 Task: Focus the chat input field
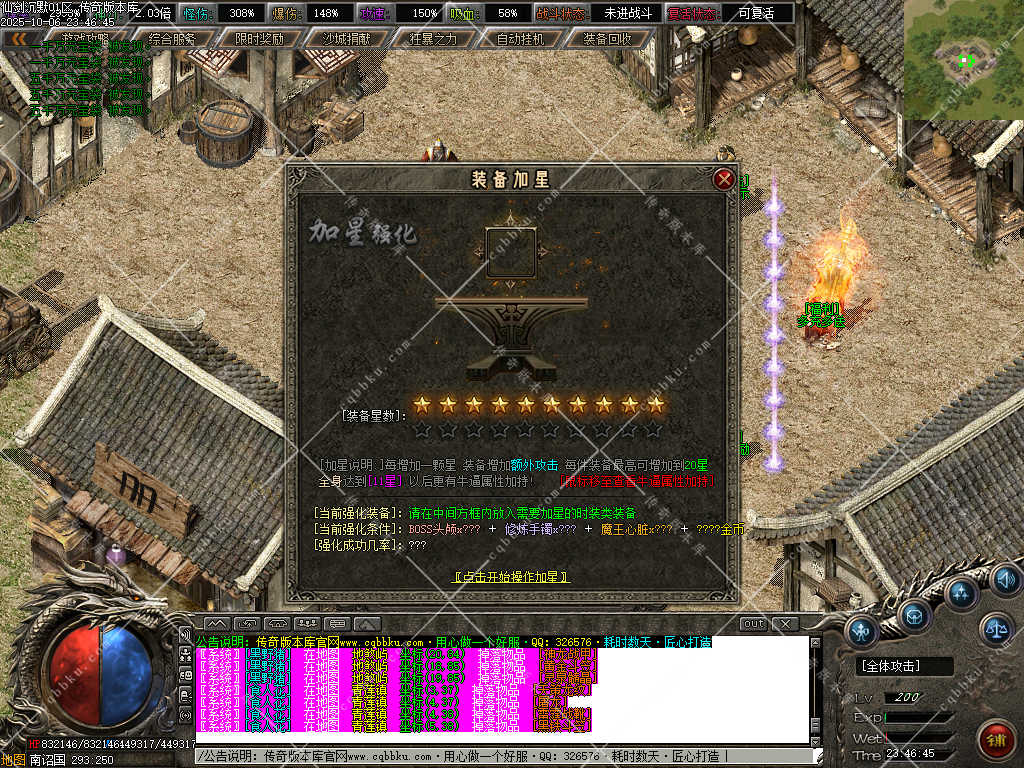click(500, 756)
